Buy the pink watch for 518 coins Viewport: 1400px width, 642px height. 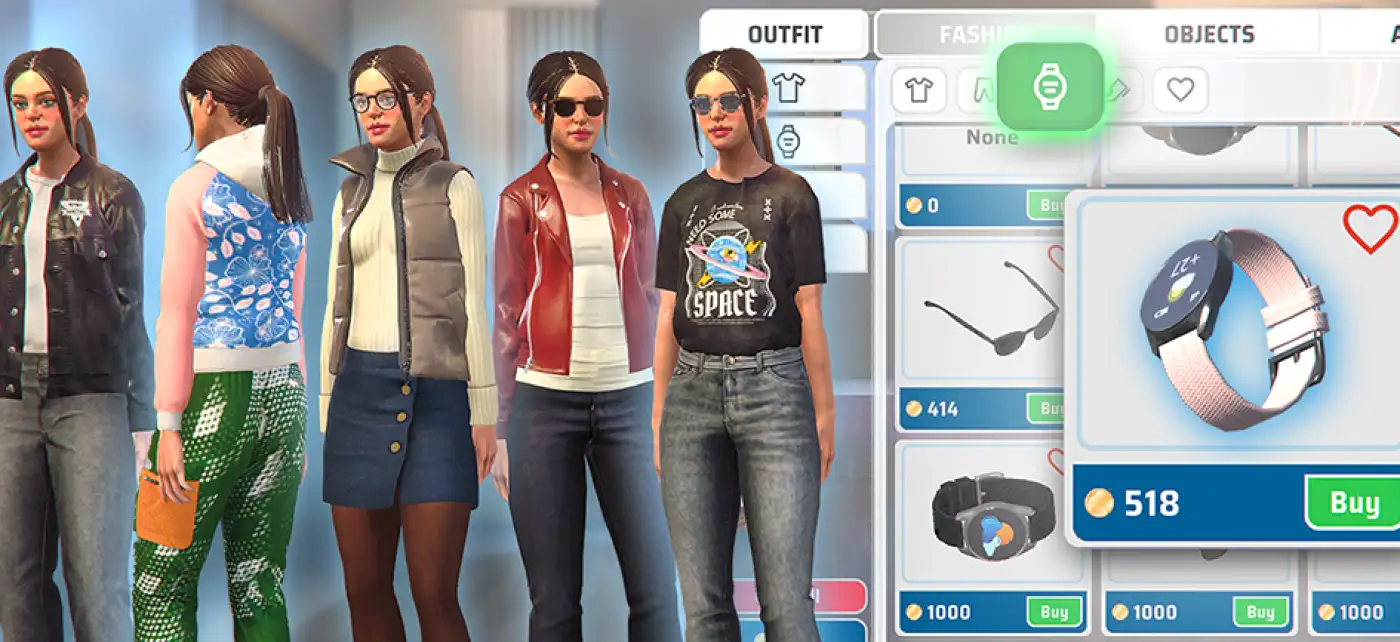point(1354,503)
